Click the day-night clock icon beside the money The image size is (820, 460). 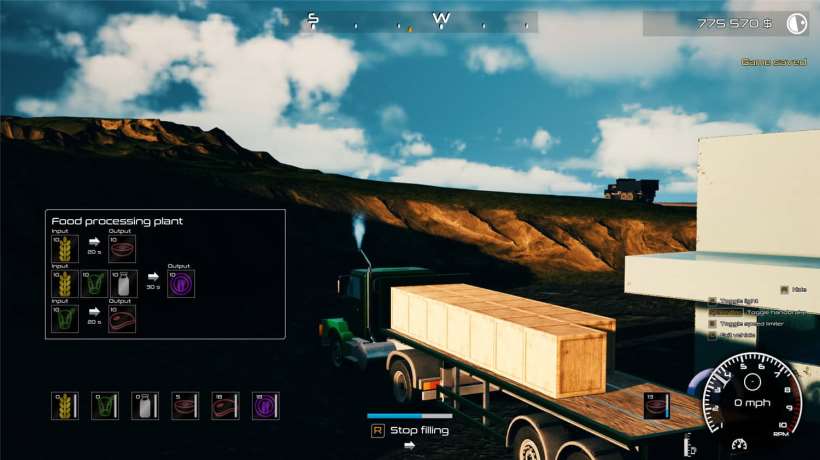click(x=797, y=23)
